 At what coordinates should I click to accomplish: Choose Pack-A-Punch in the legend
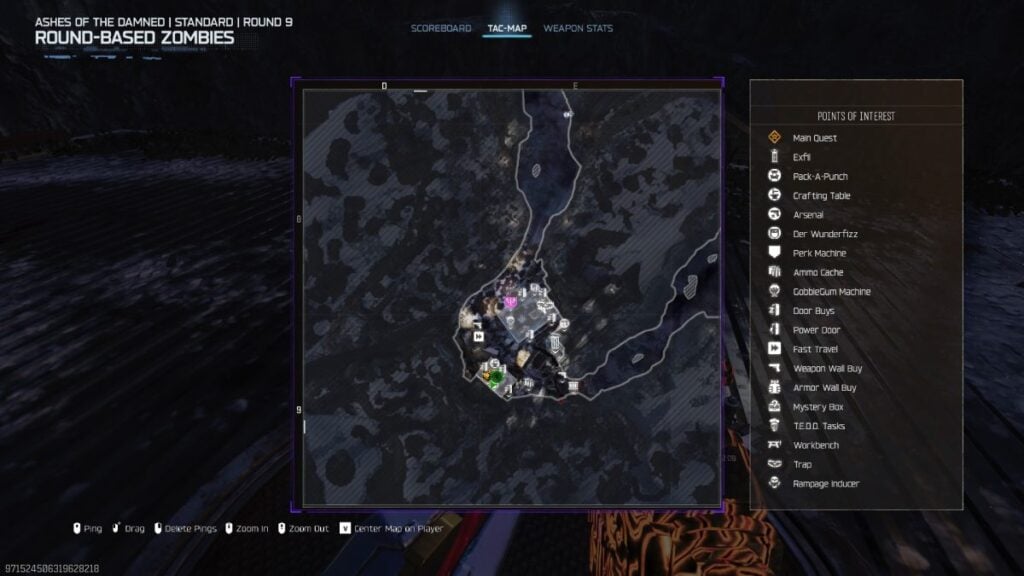click(x=819, y=176)
